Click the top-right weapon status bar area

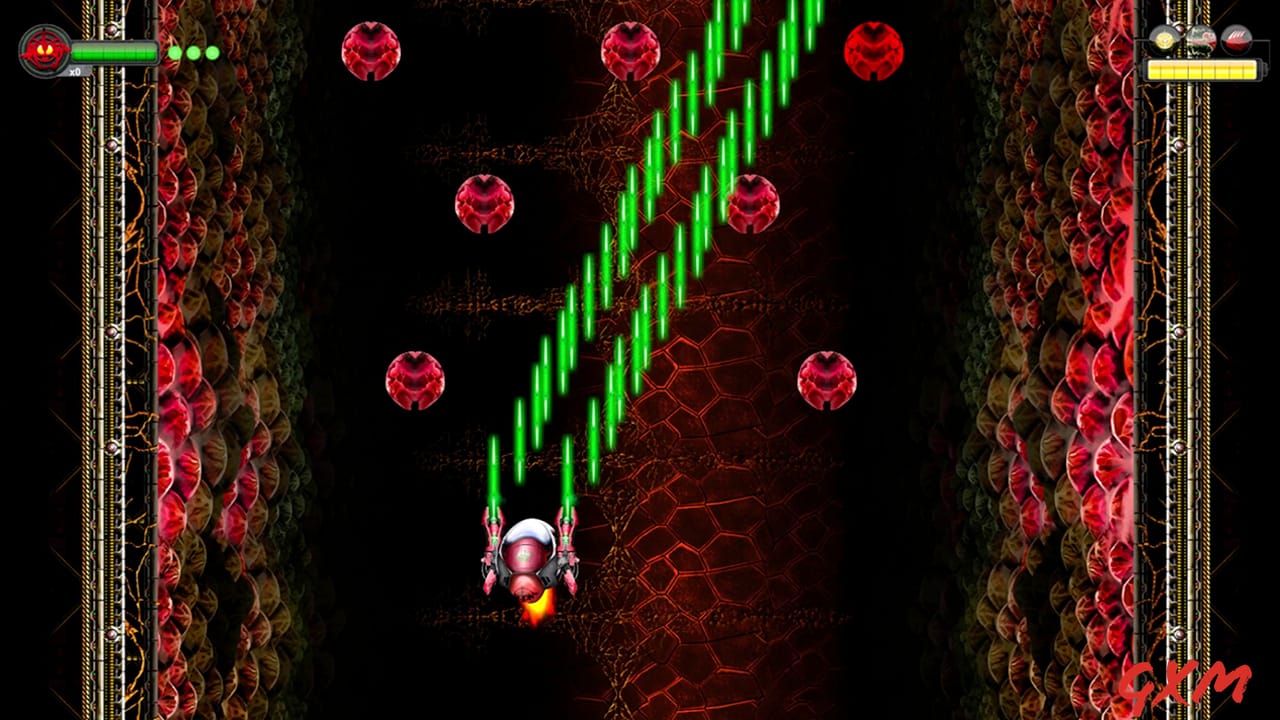pos(1203,70)
